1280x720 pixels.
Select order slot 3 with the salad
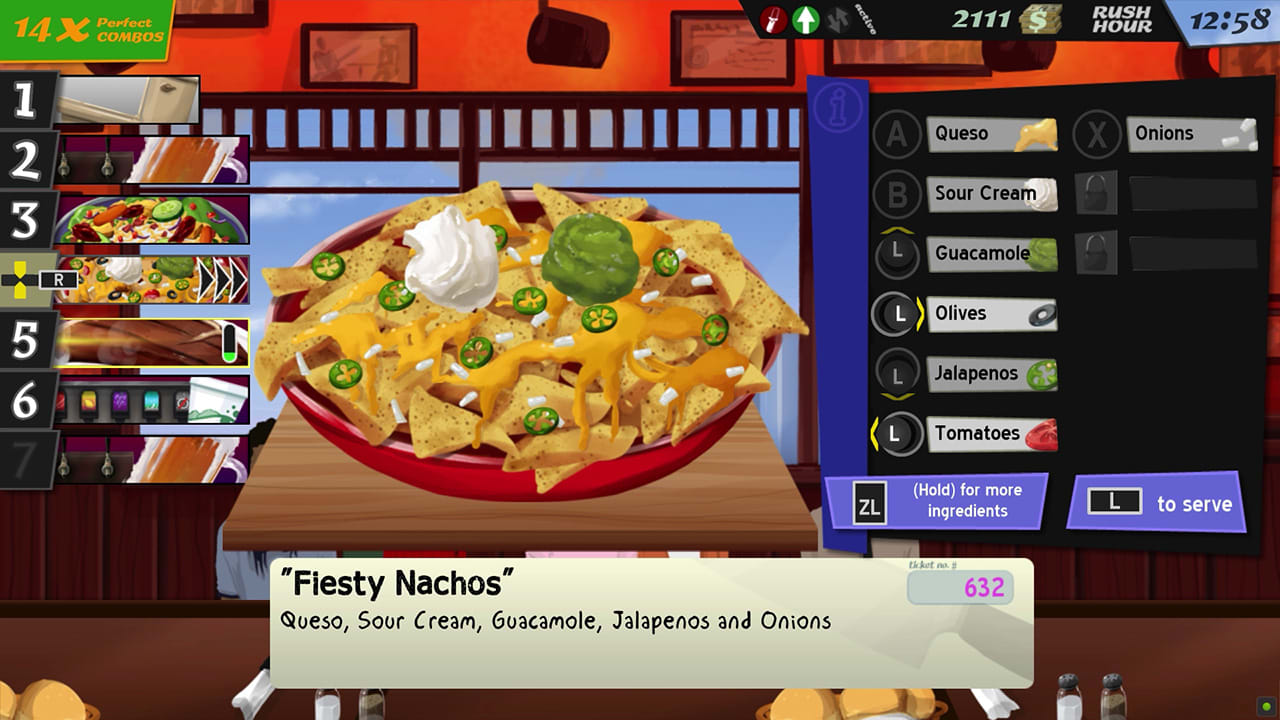150,218
